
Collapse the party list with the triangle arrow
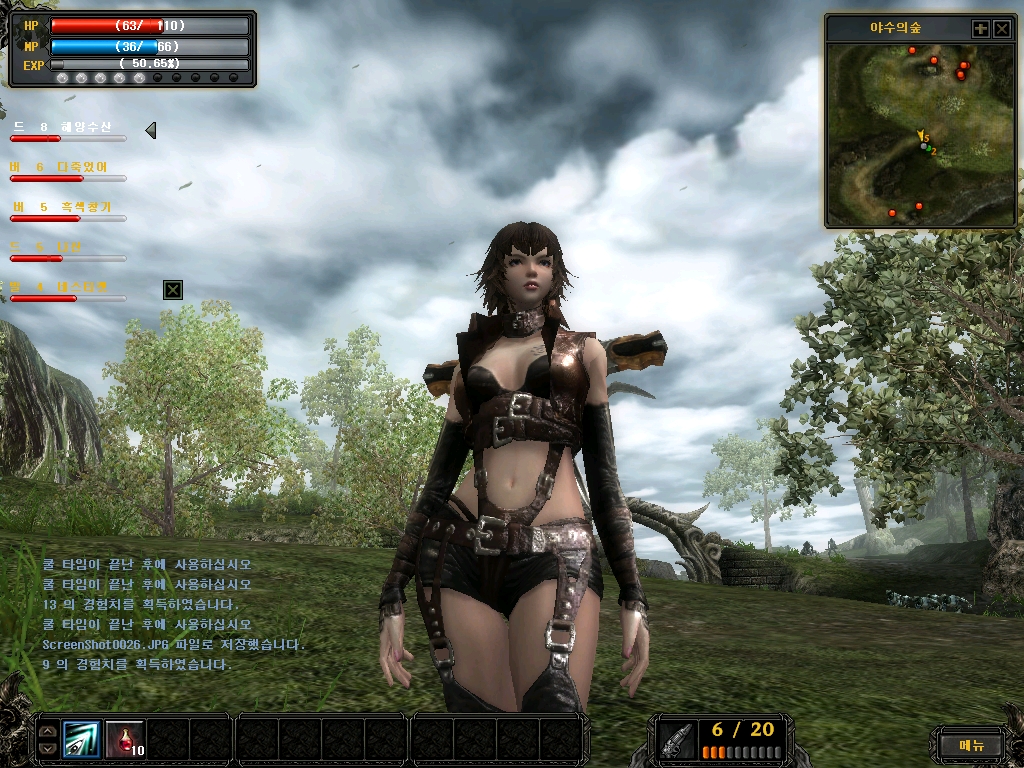pyautogui.click(x=151, y=130)
